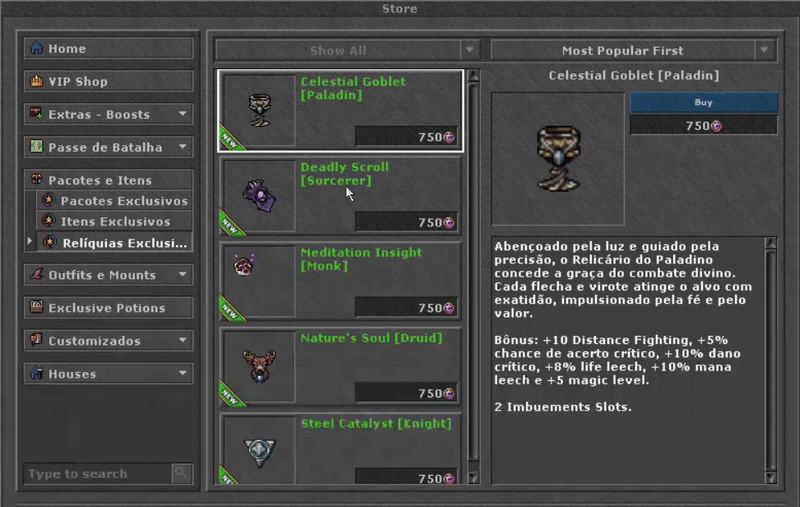Screen dimensions: 800x507
Task: Select the Steel Catalyst [Knight] offer
Action: click(x=340, y=450)
